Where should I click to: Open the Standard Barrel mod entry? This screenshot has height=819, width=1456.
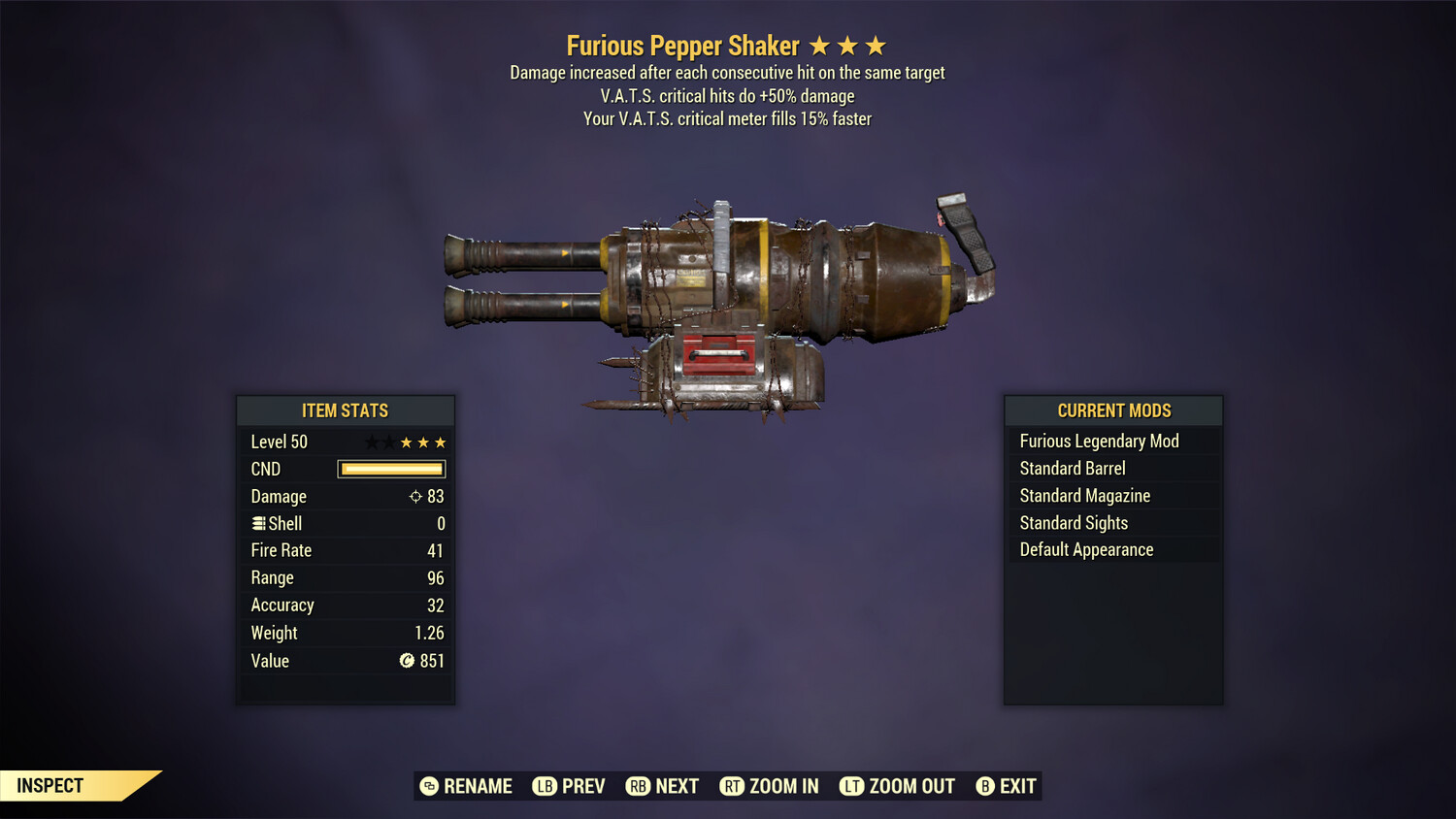tap(1072, 468)
